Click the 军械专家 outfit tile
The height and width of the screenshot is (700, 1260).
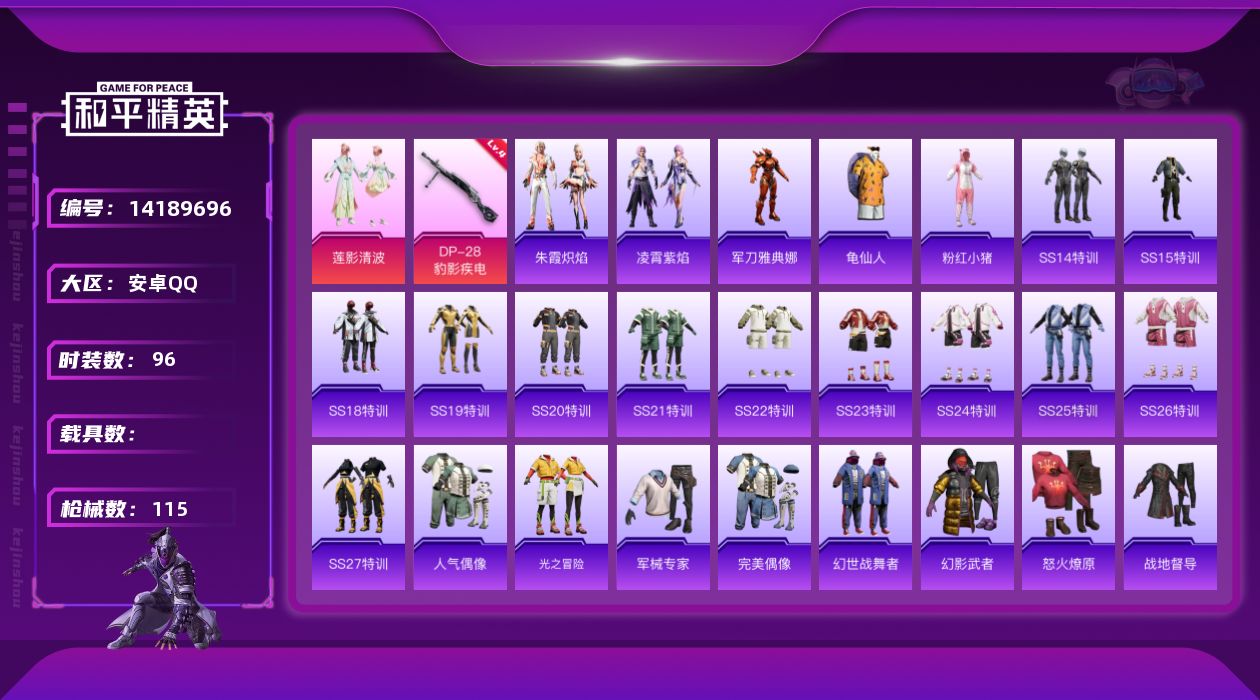pos(663,516)
